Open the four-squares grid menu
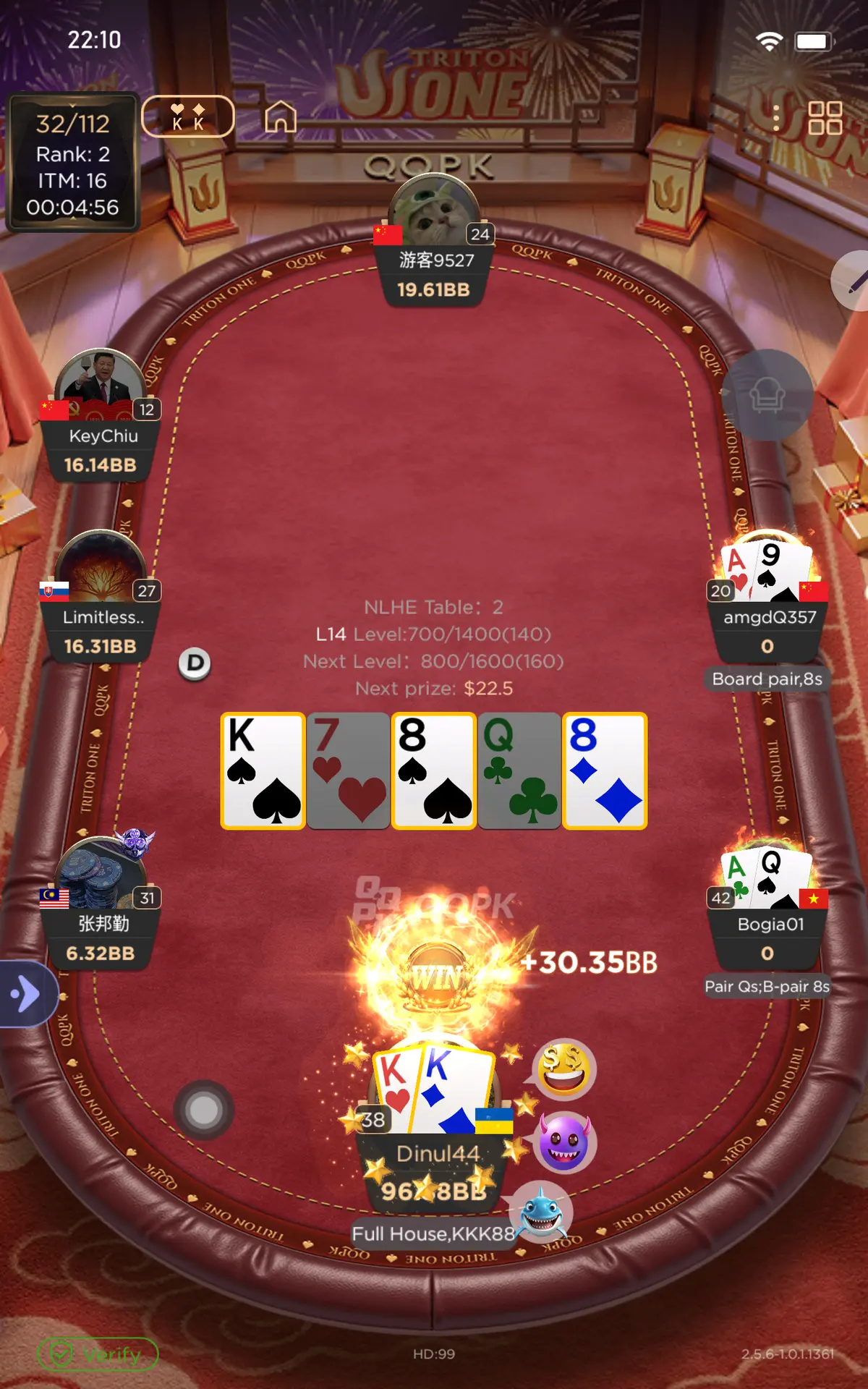This screenshot has height=1389, width=868. 825,117
